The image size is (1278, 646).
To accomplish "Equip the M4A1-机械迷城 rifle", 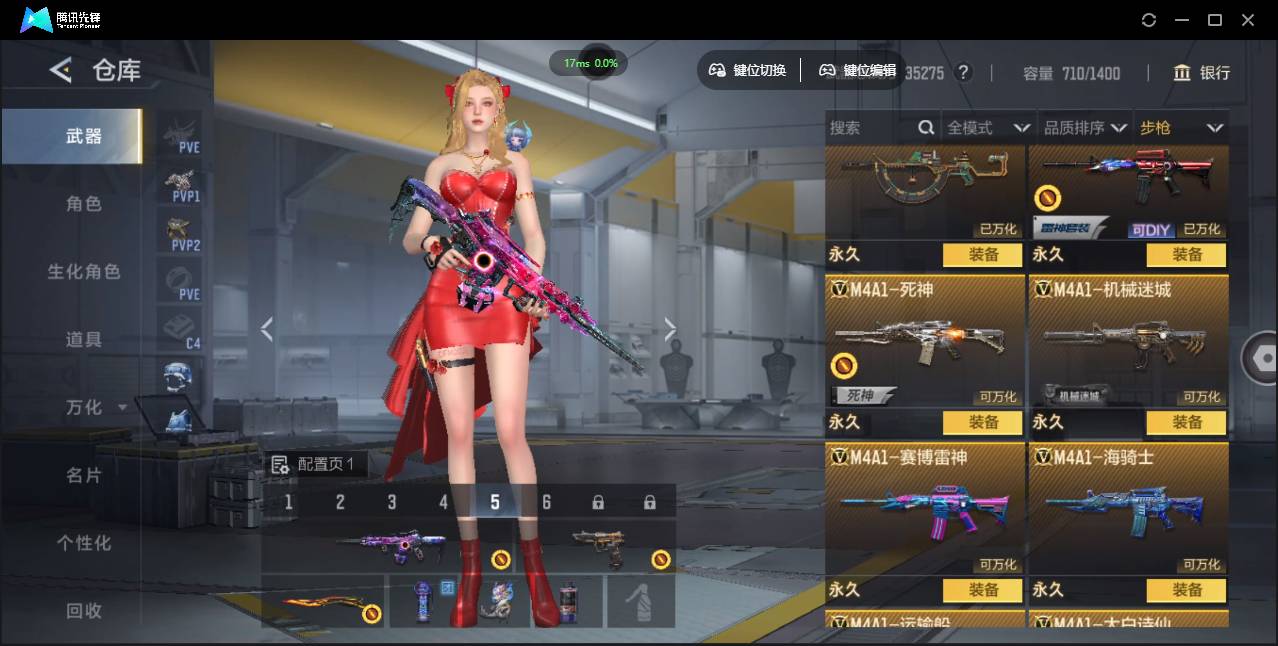I will pyautogui.click(x=1186, y=423).
